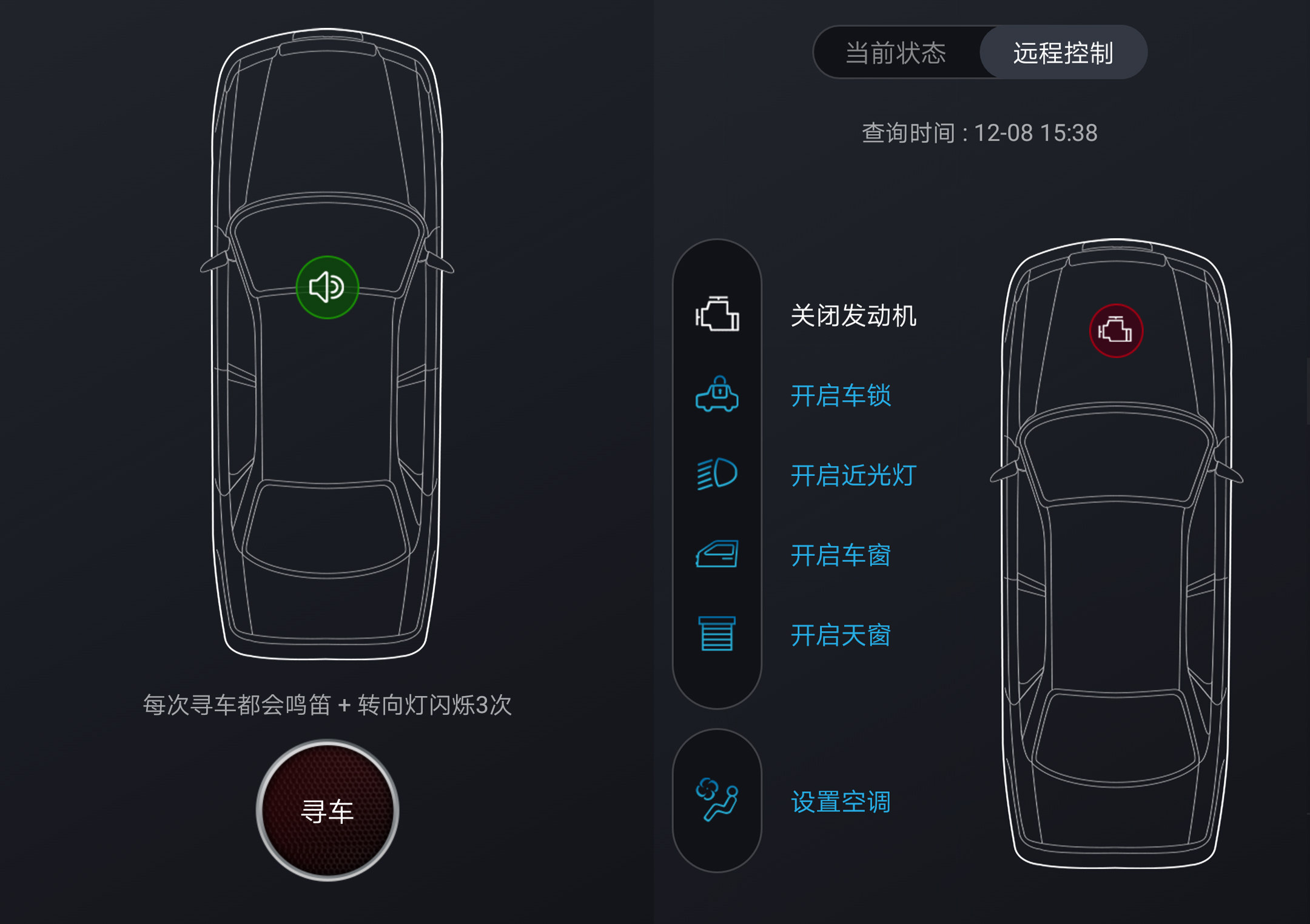Activate 开启车锁 lock control

point(841,396)
